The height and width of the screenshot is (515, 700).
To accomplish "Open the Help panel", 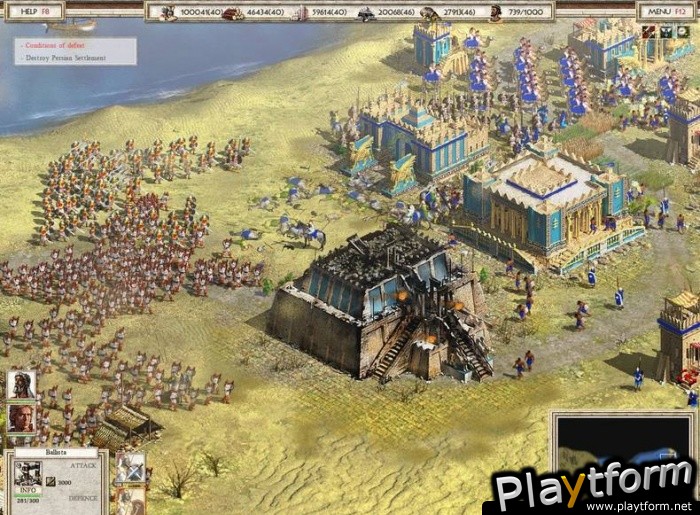I will tap(33, 12).
